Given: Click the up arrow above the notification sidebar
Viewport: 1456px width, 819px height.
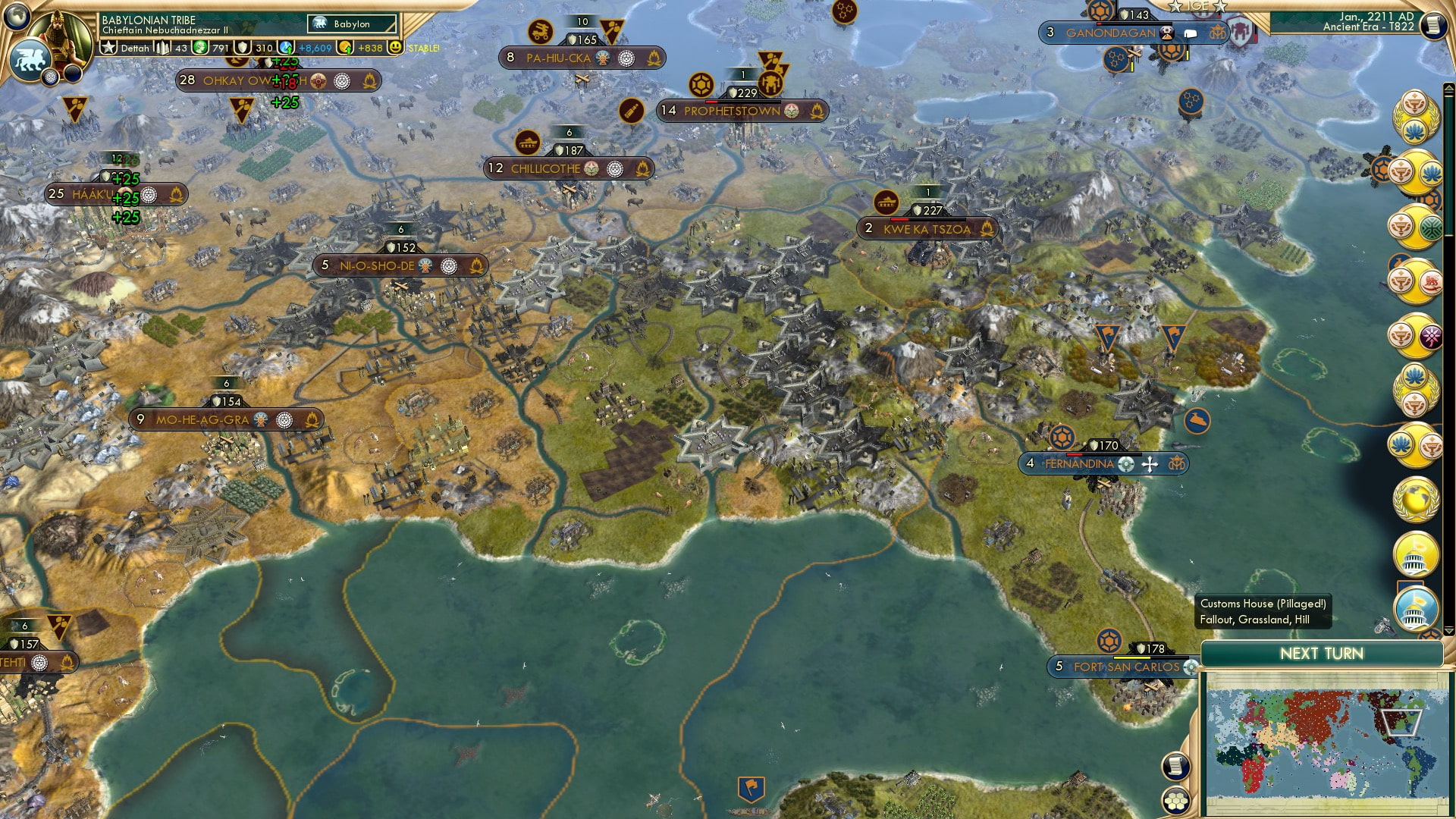Looking at the screenshot, I should (x=1448, y=86).
